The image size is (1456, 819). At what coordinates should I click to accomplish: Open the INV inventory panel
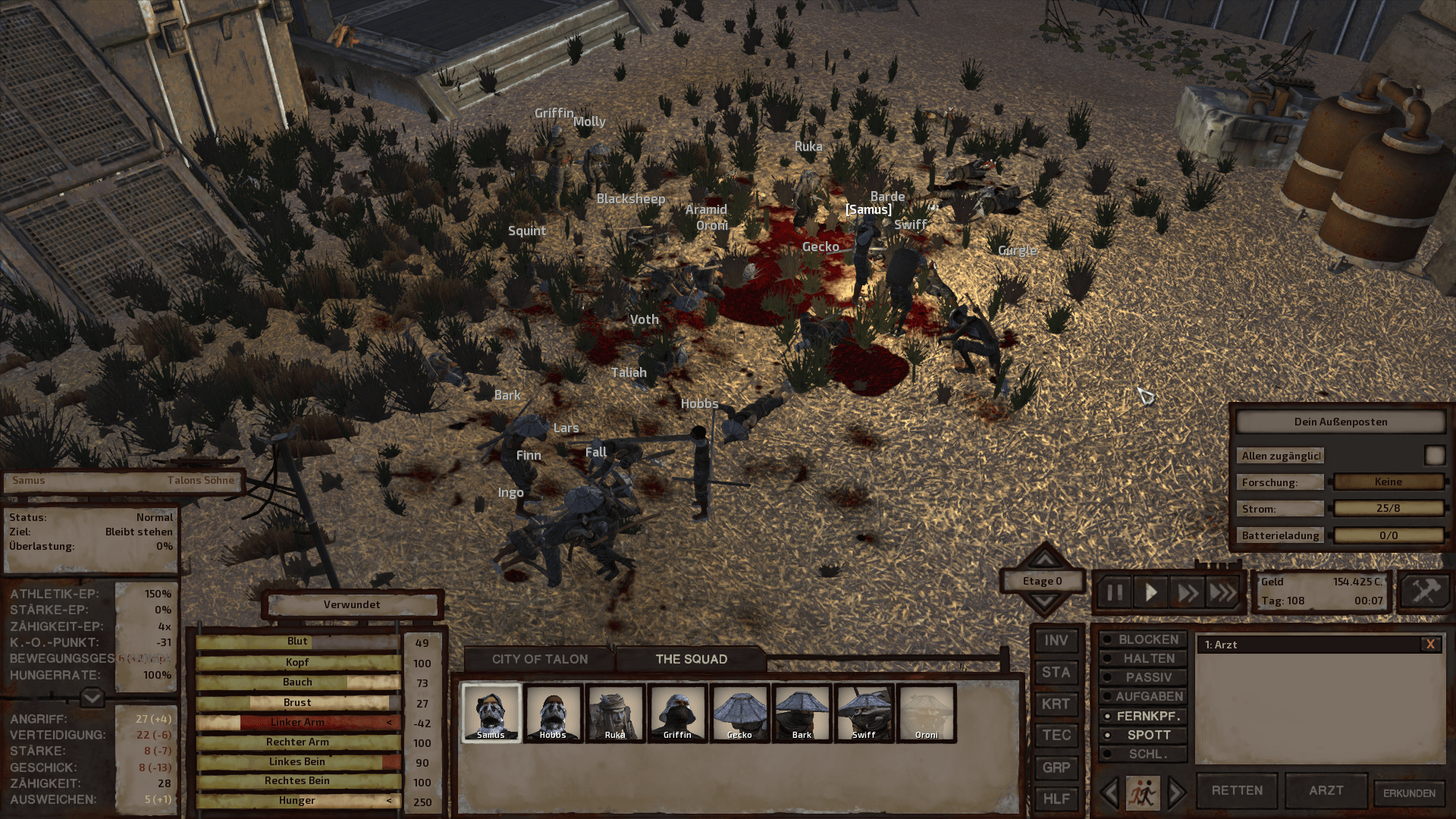click(x=1056, y=641)
